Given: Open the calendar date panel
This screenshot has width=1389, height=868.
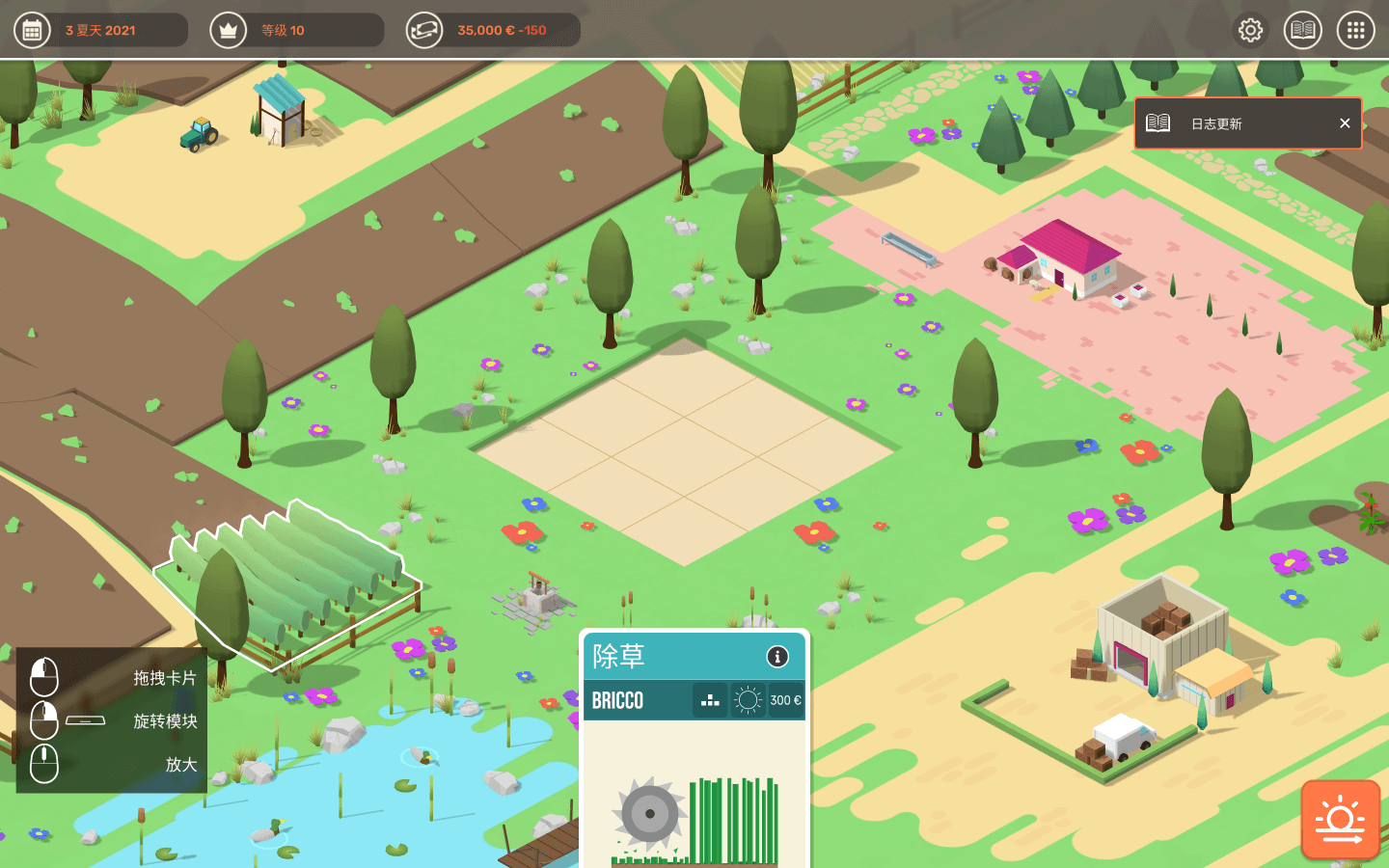Looking at the screenshot, I should pos(33,30).
